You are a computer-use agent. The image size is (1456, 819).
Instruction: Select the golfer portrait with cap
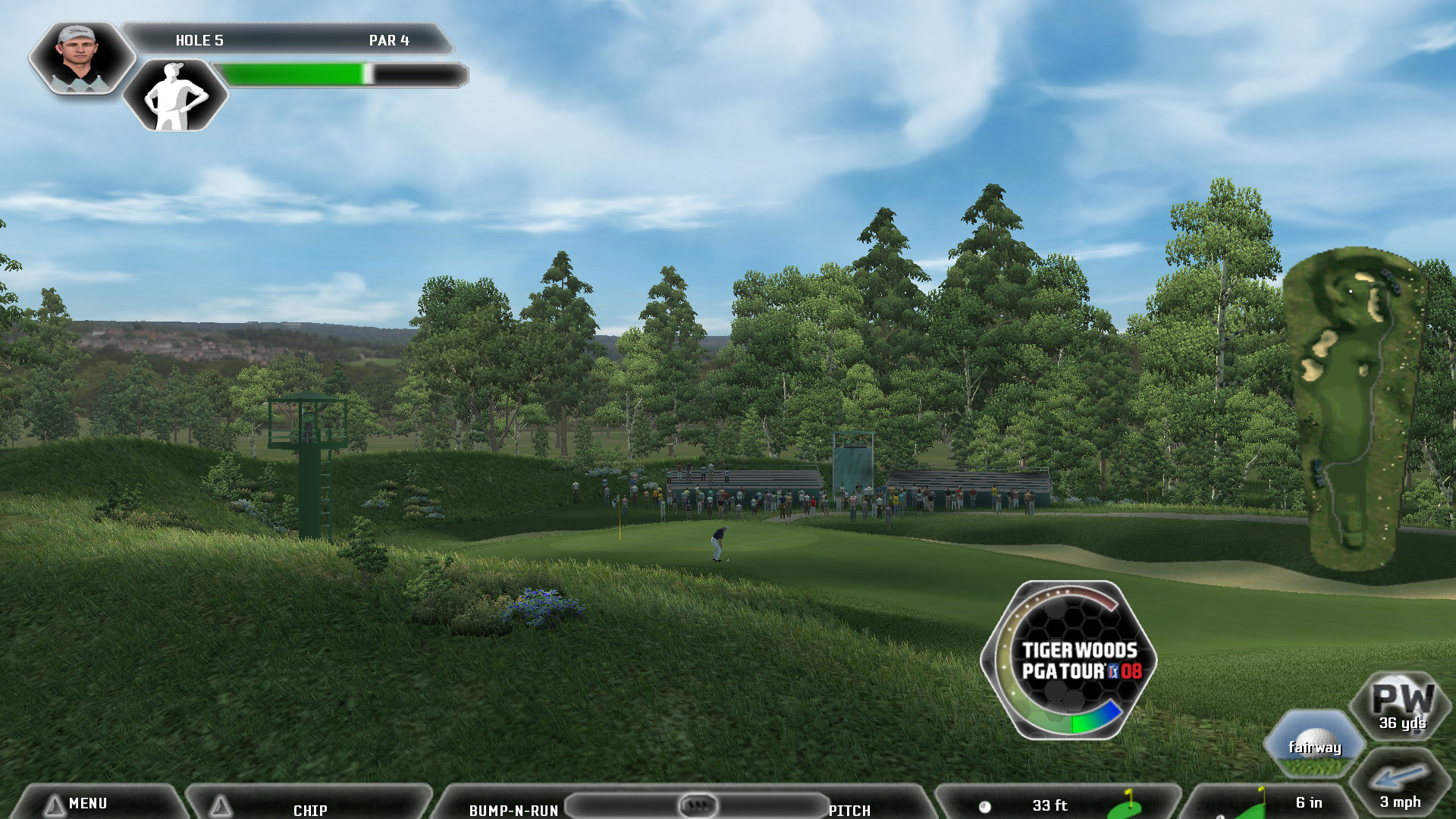80,58
